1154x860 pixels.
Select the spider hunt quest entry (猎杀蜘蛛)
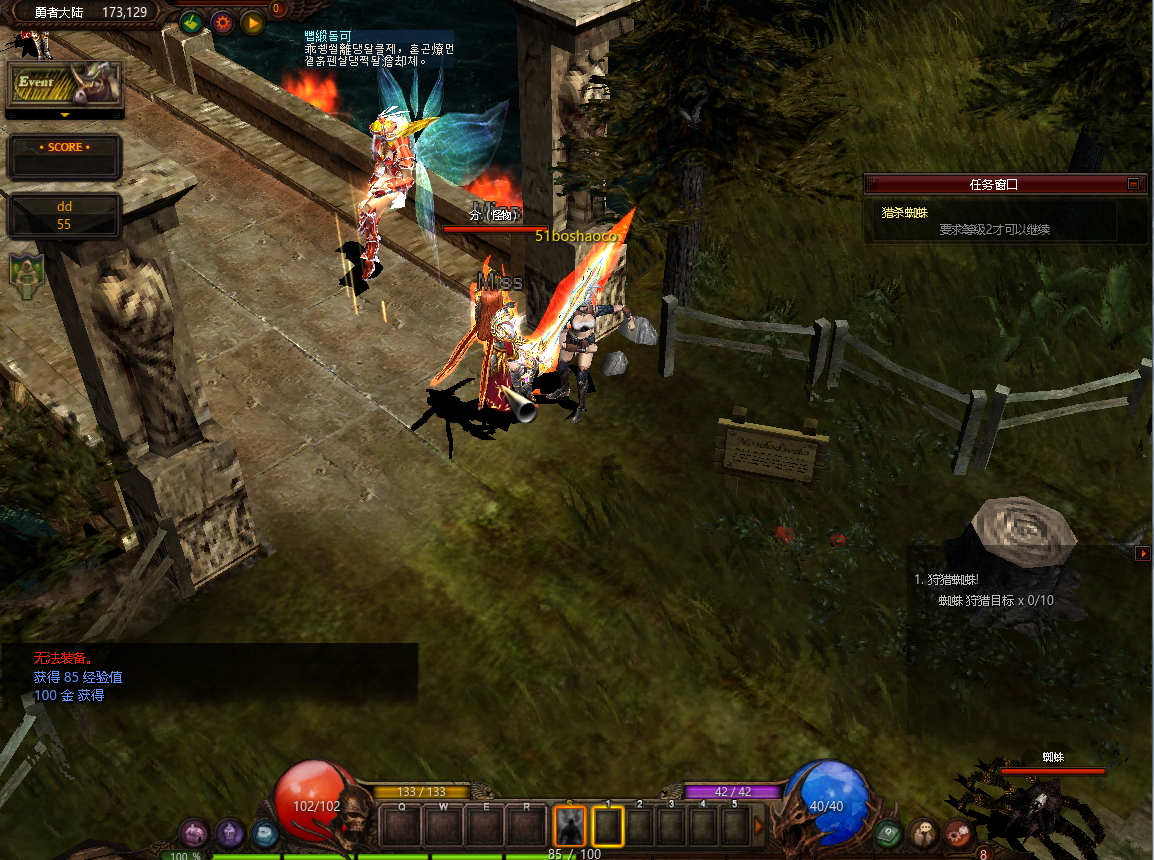pyautogui.click(x=905, y=213)
